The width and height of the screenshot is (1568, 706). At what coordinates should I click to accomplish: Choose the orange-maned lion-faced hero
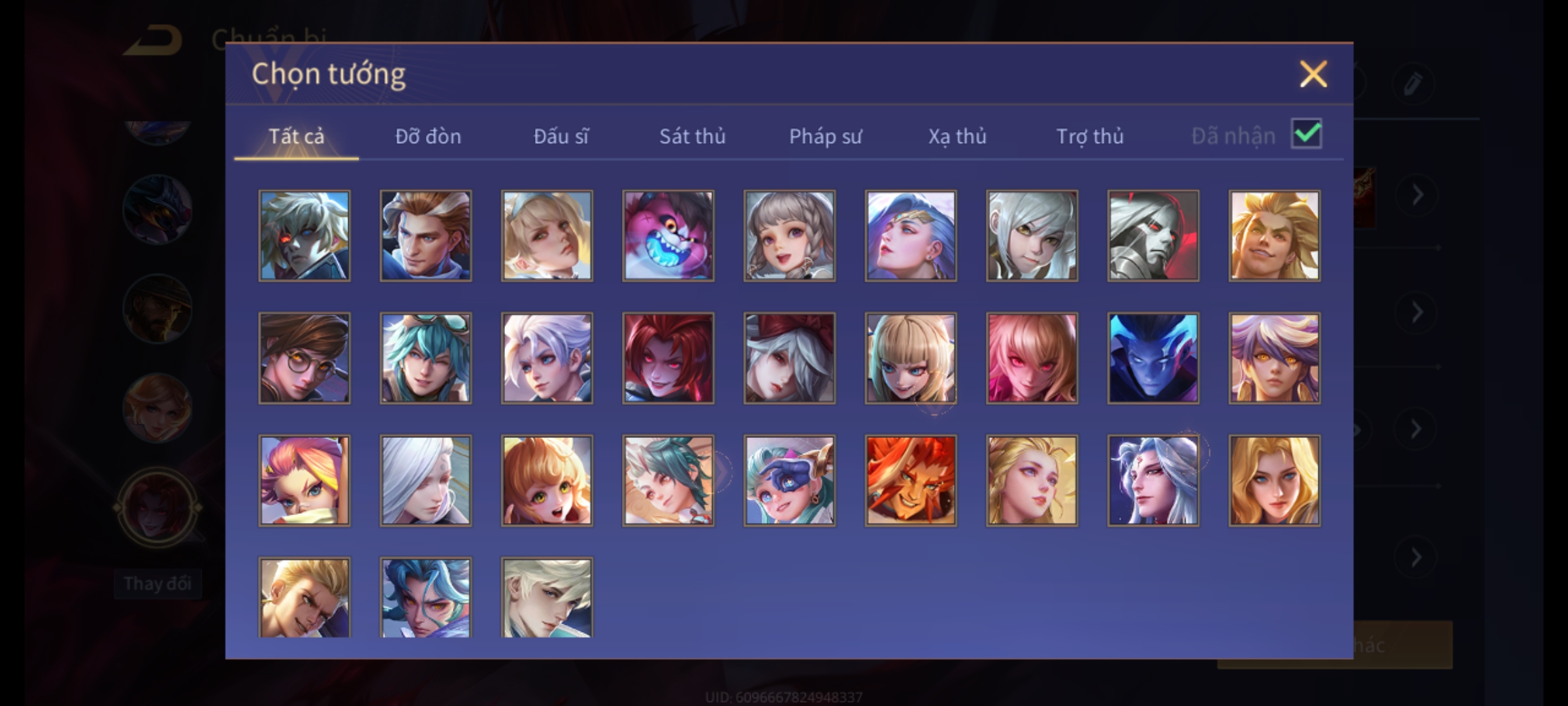(911, 480)
